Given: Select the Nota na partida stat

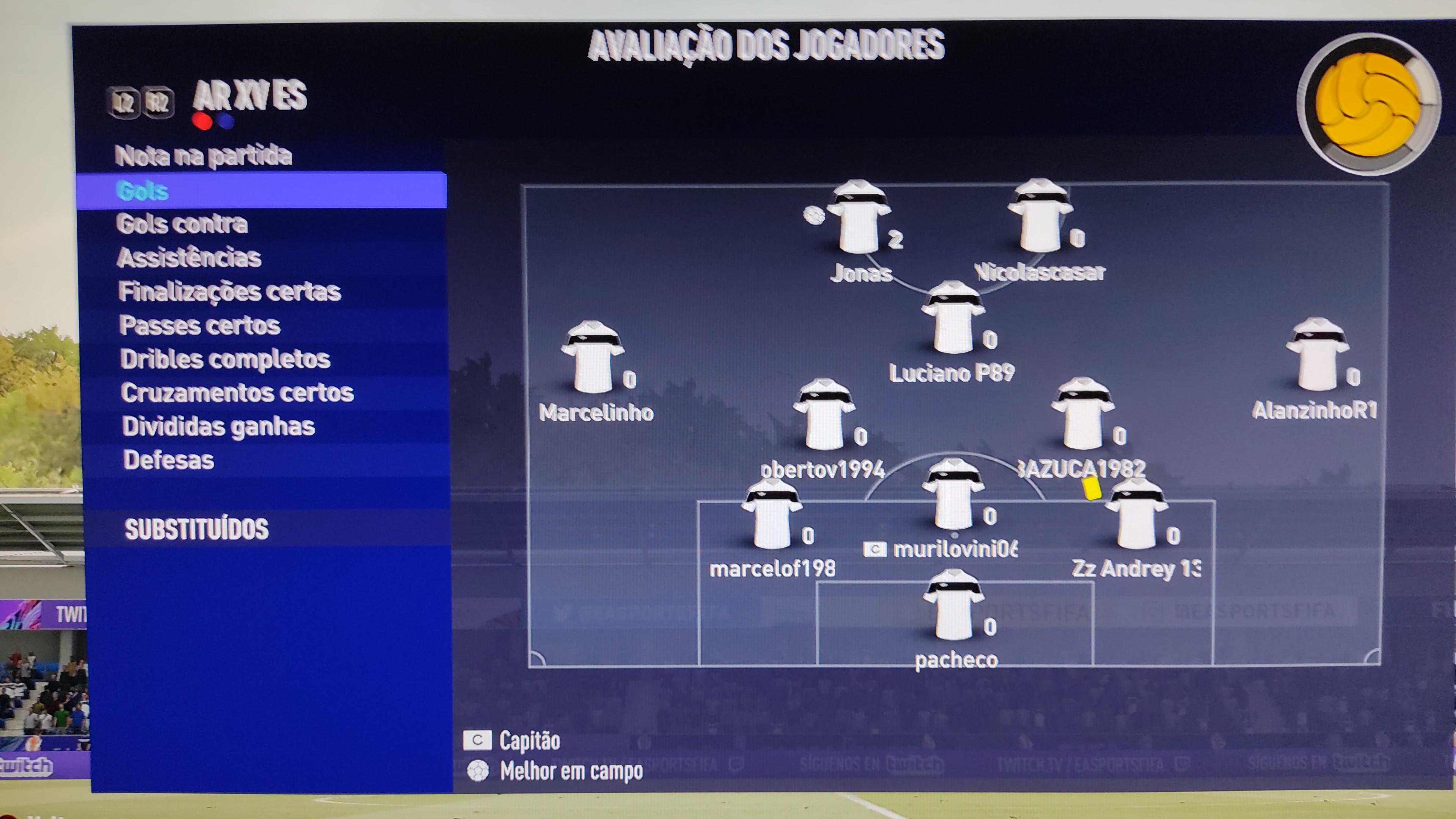Looking at the screenshot, I should pyautogui.click(x=204, y=156).
